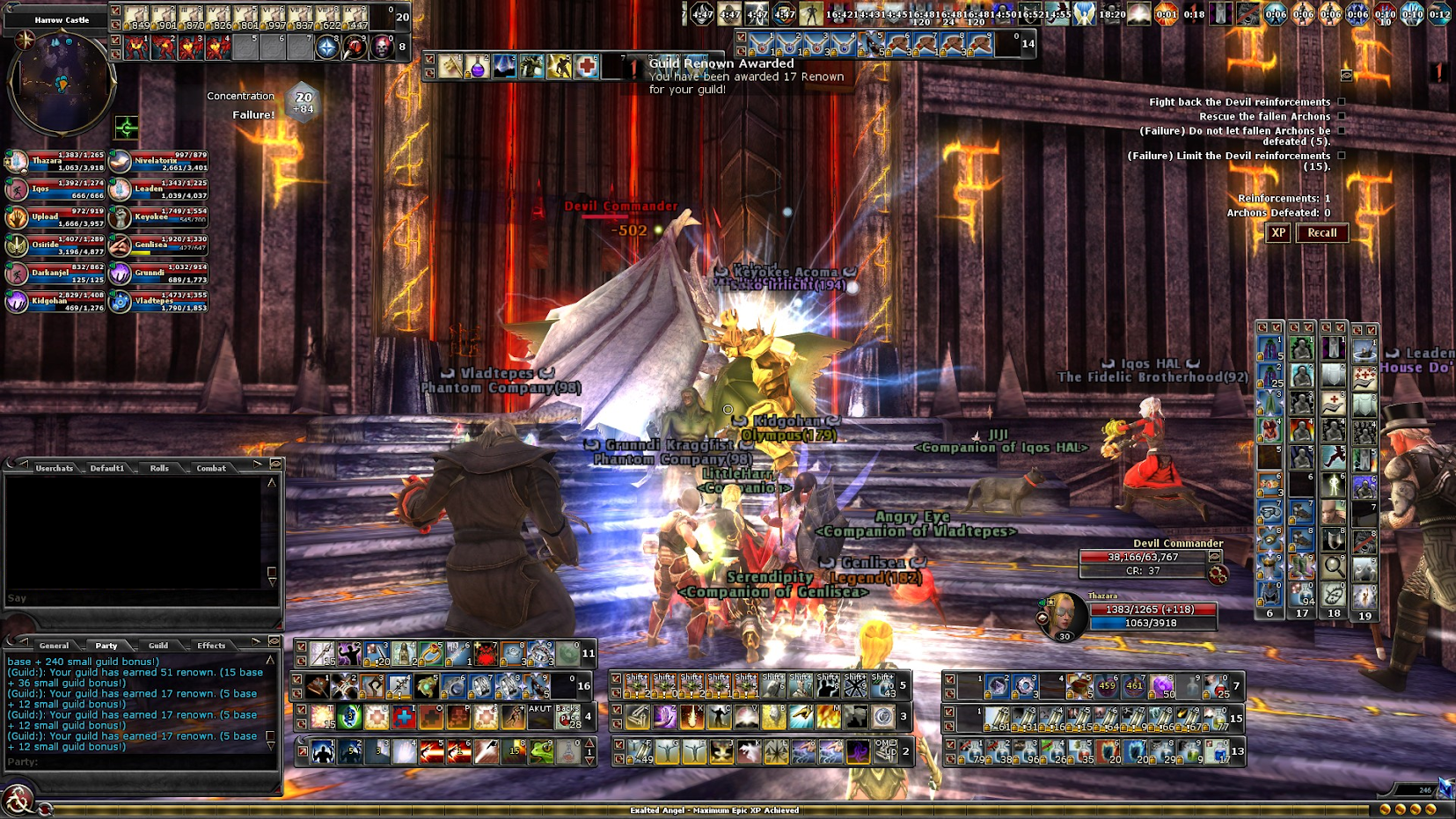Click the XP button under objectives
Image resolution: width=1456 pixels, height=819 pixels.
pos(1277,233)
